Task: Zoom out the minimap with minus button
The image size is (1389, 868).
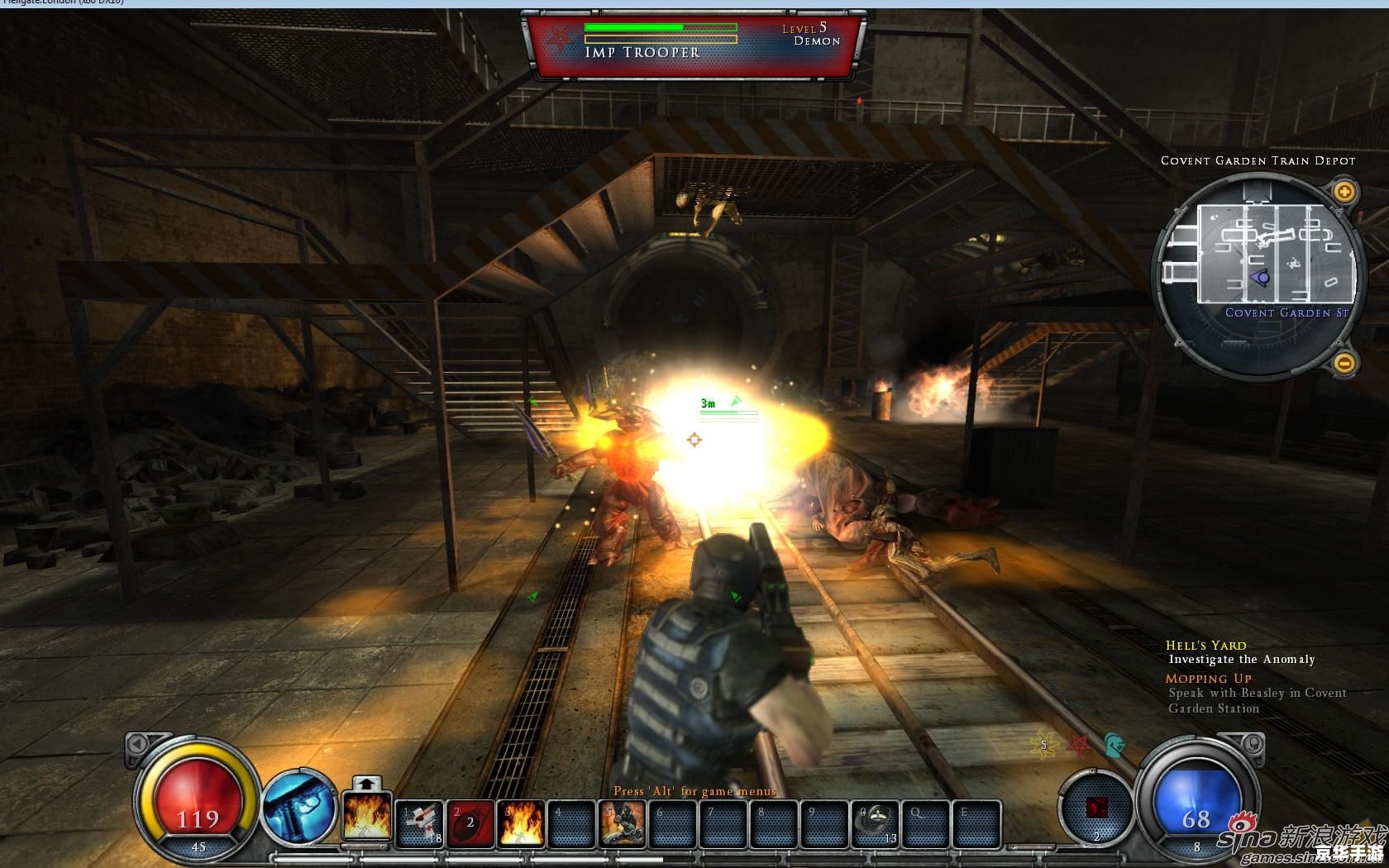Action: tap(1345, 362)
